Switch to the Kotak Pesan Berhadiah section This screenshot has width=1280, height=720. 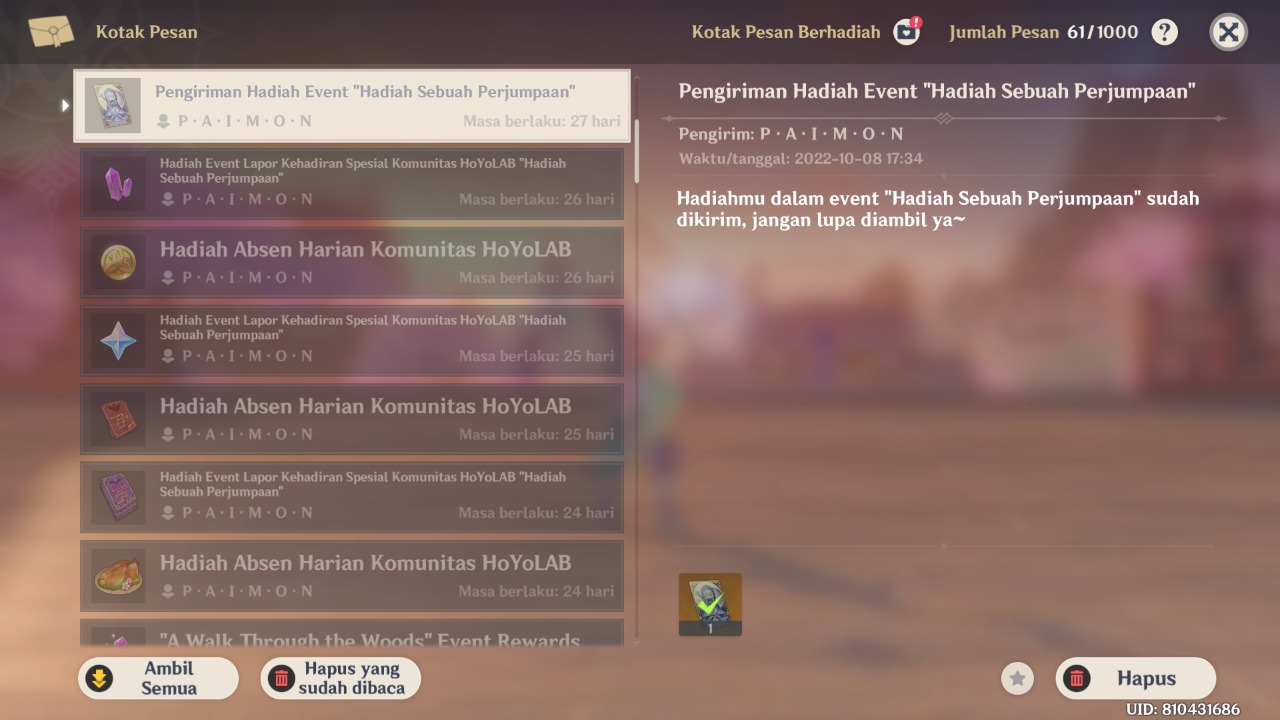[786, 31]
